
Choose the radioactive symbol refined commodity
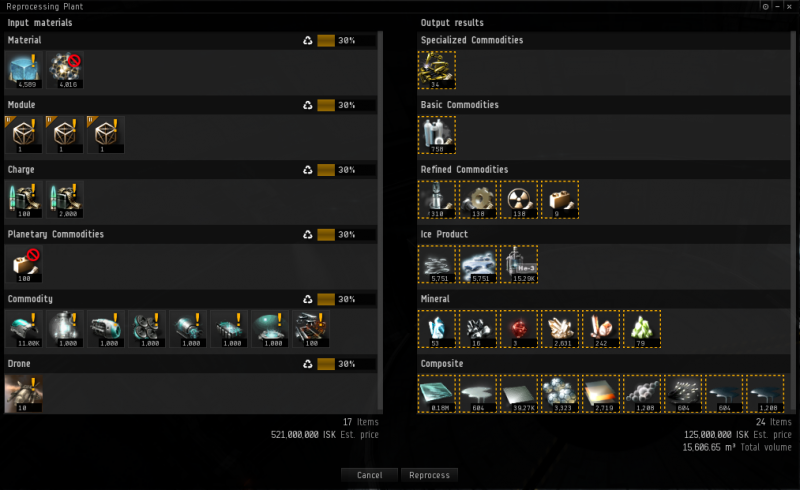pos(518,199)
